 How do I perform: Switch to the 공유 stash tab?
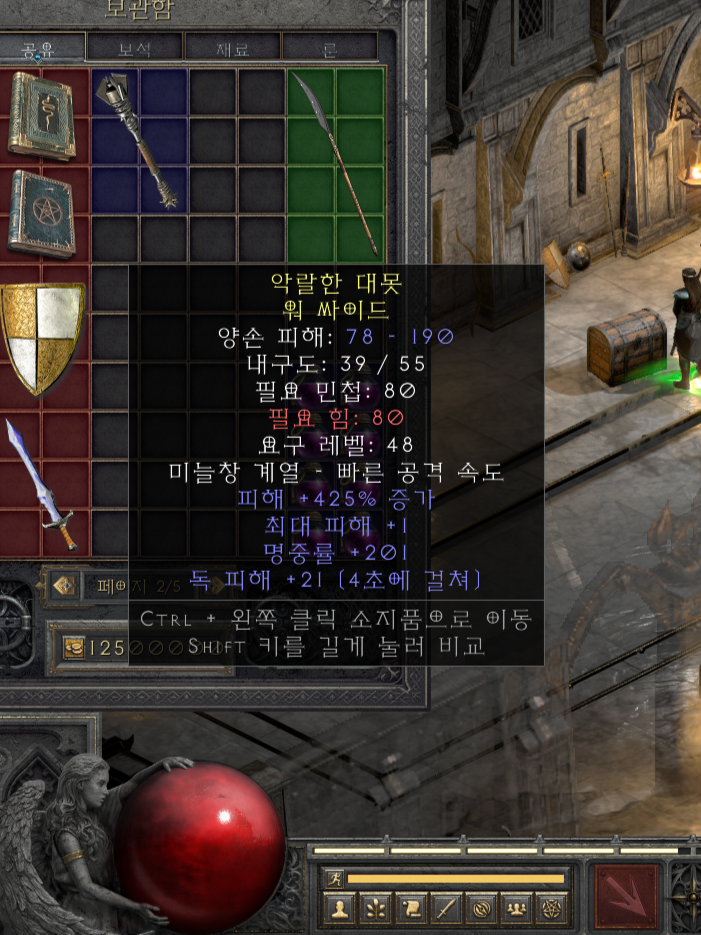point(40,47)
